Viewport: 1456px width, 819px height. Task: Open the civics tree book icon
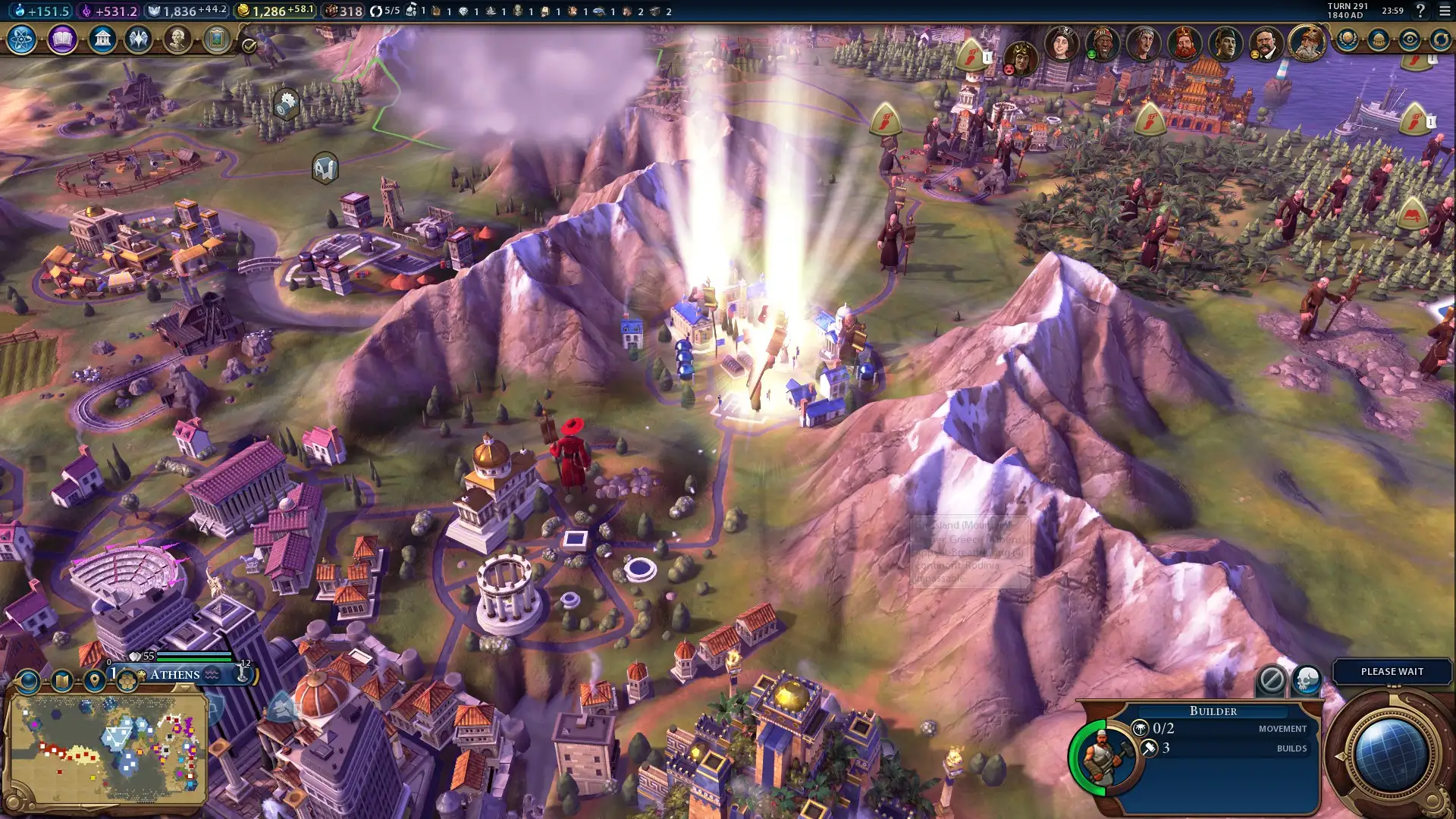[x=62, y=39]
